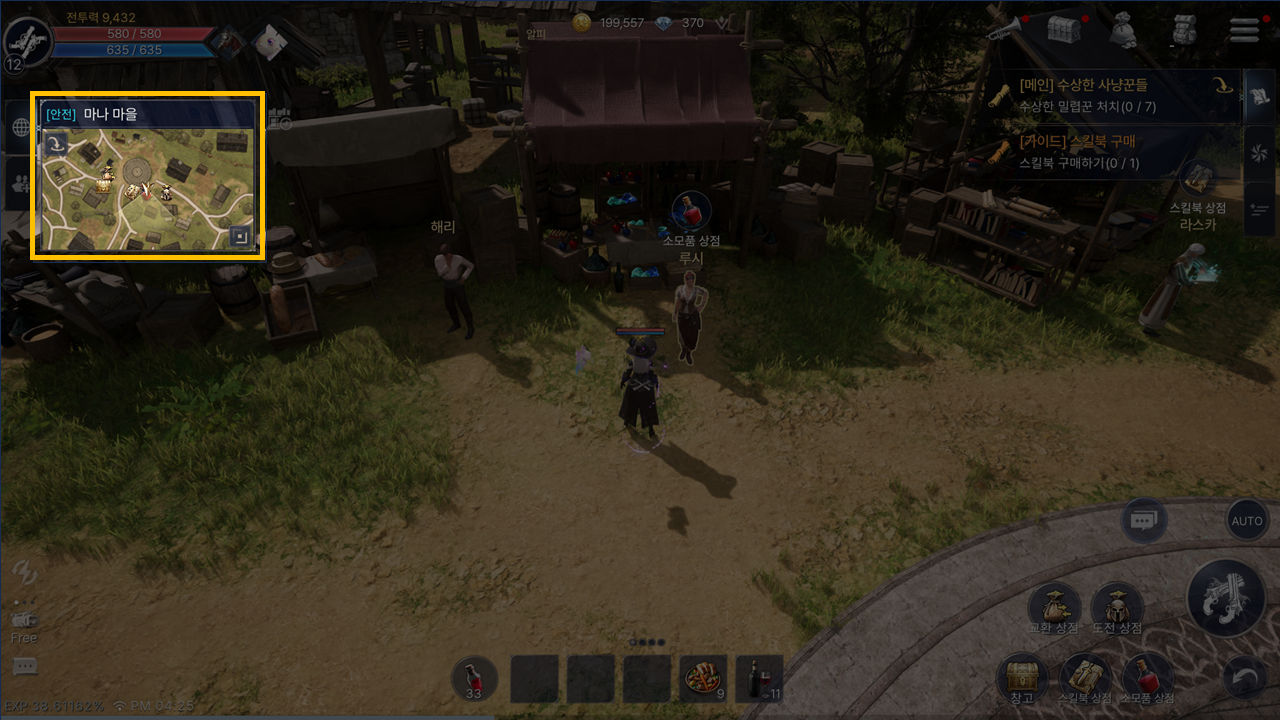Toggle AUTO battle mode
Screen dimensions: 1280x720
coord(1247,521)
